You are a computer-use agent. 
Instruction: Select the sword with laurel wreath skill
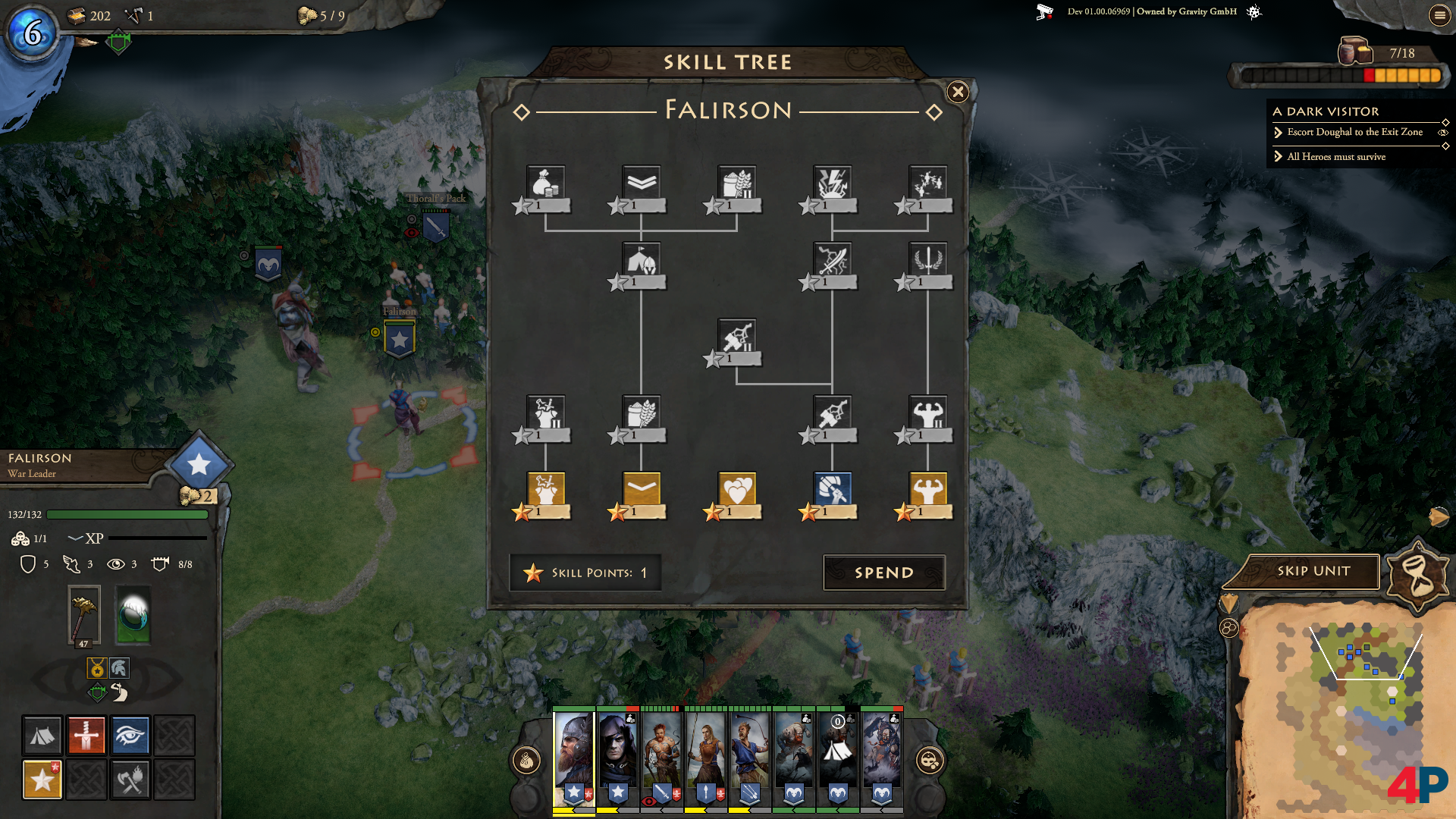pos(928,259)
